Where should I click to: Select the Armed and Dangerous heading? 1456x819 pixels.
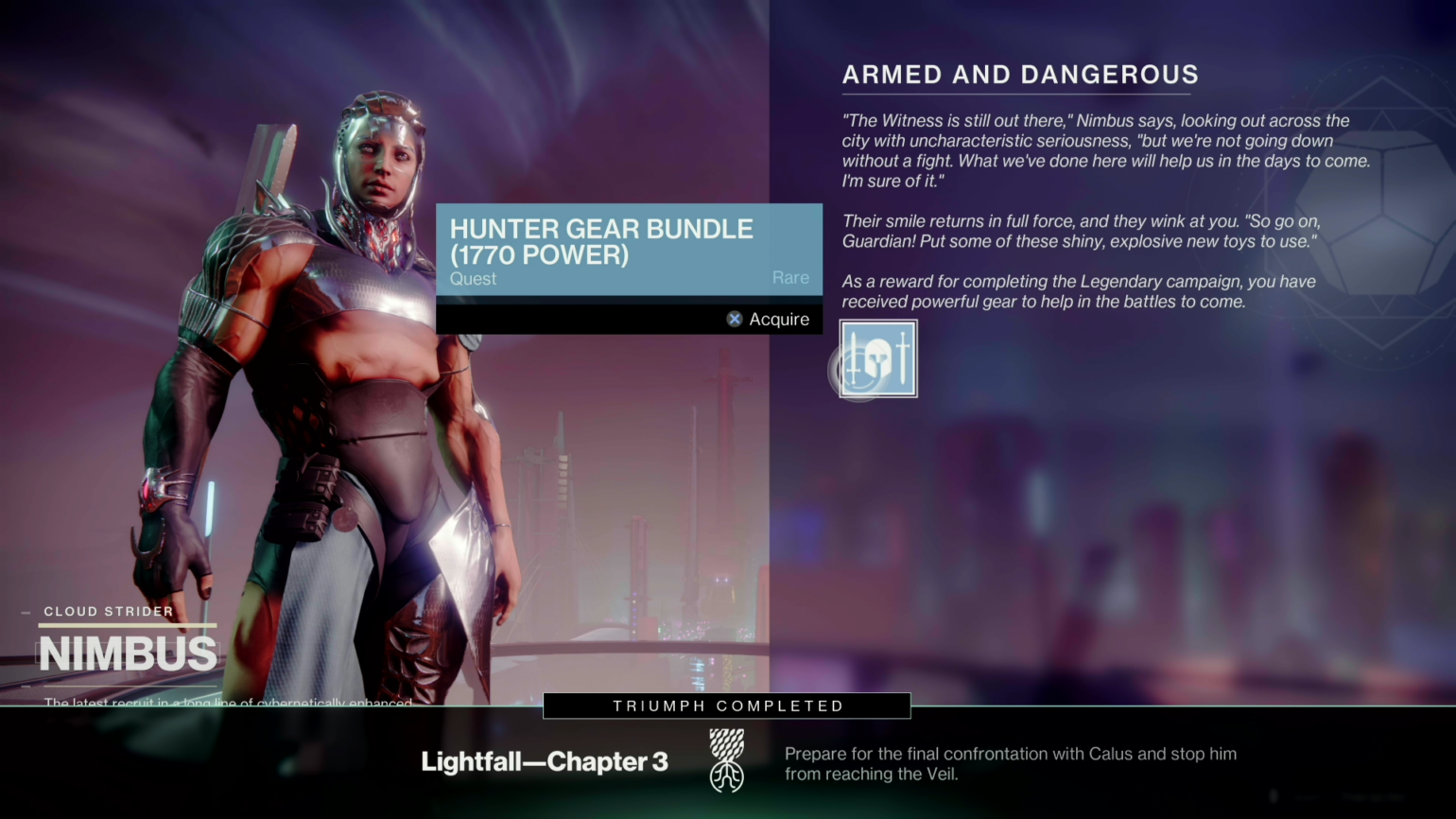pyautogui.click(x=1020, y=75)
